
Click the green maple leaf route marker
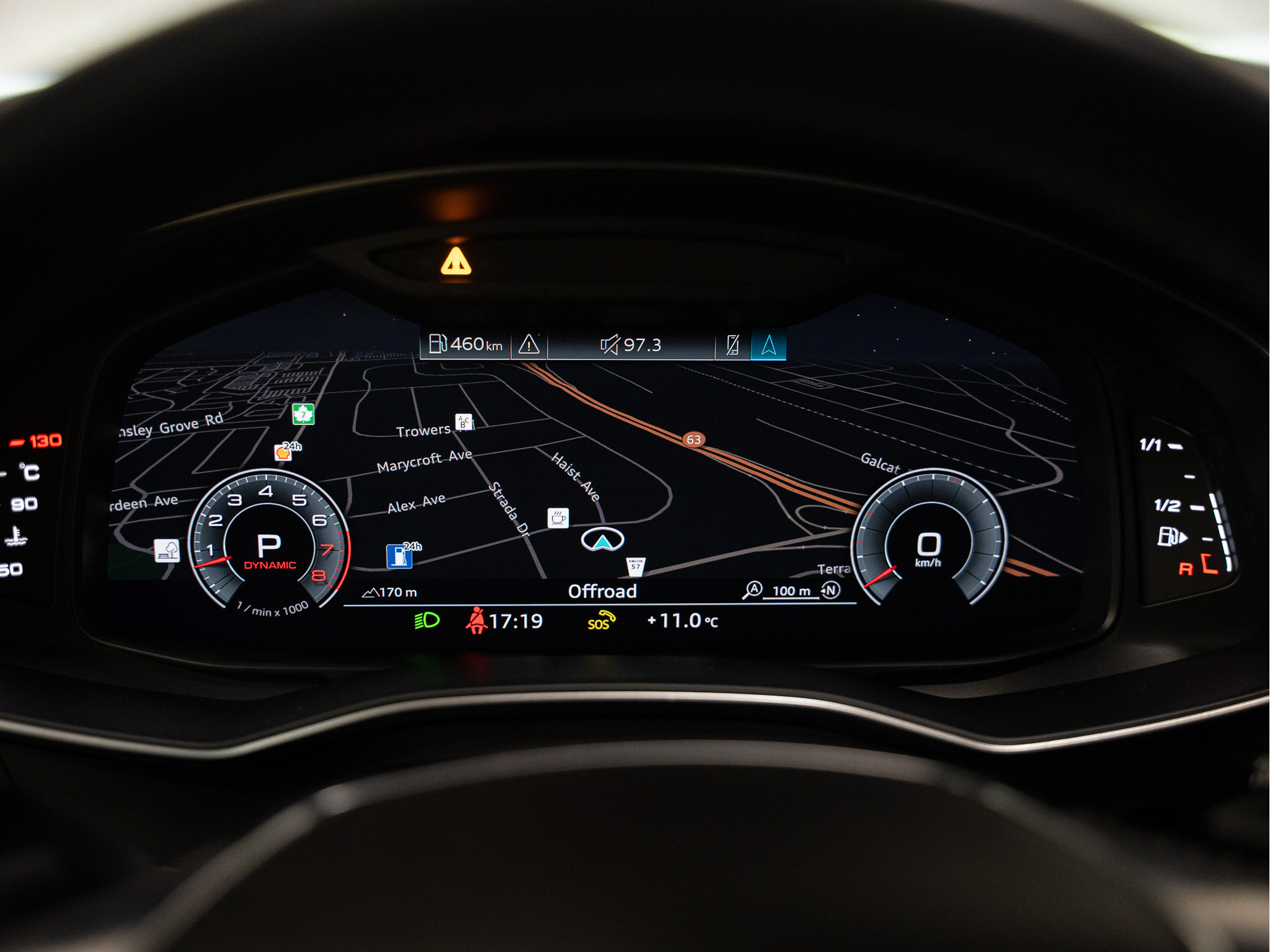pyautogui.click(x=303, y=414)
